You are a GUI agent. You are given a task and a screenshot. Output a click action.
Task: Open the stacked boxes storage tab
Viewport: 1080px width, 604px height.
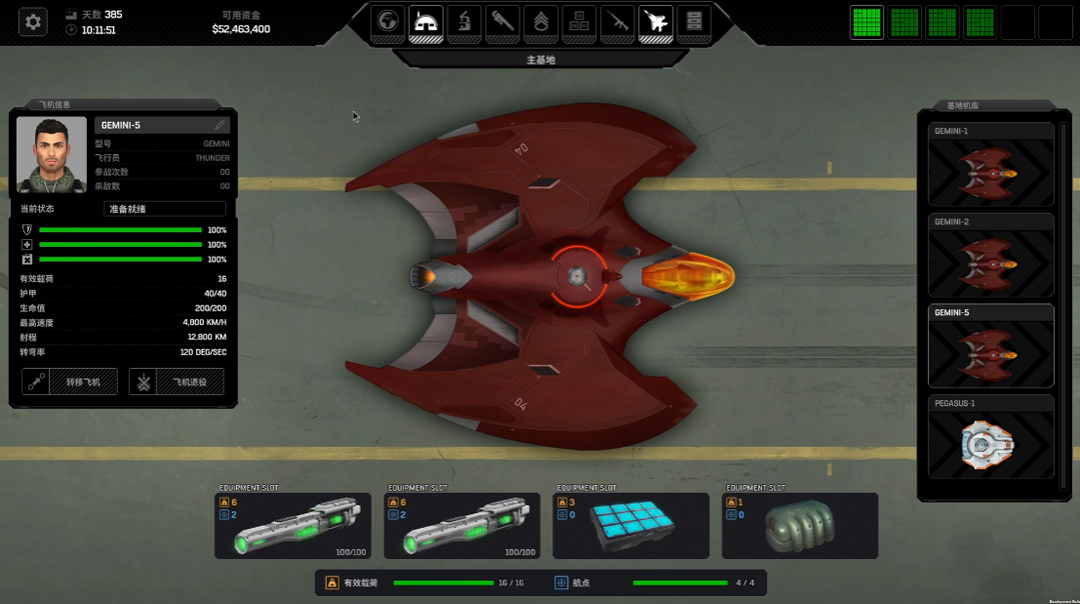pos(579,21)
